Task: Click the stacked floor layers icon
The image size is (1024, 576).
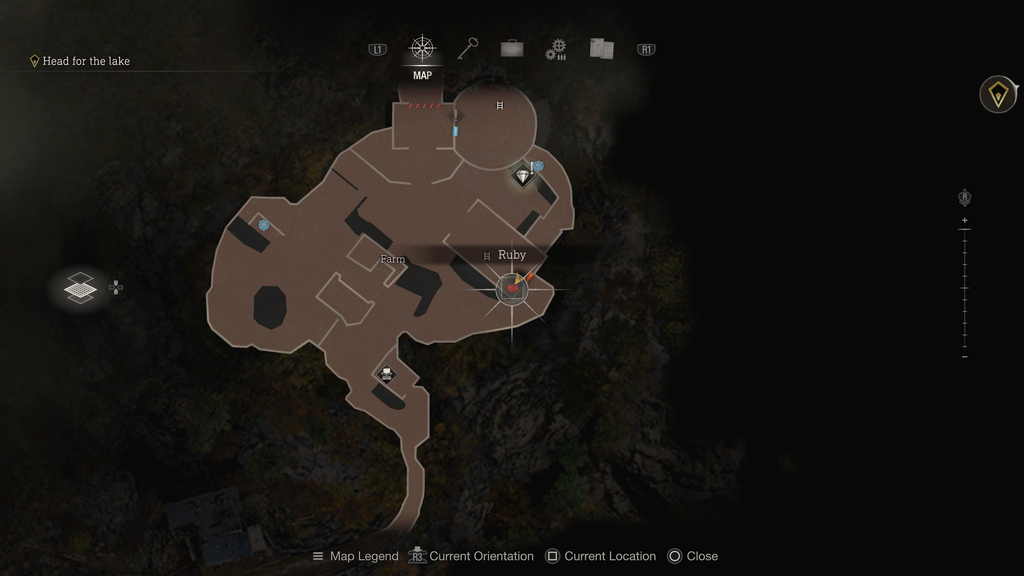Action: (80, 289)
